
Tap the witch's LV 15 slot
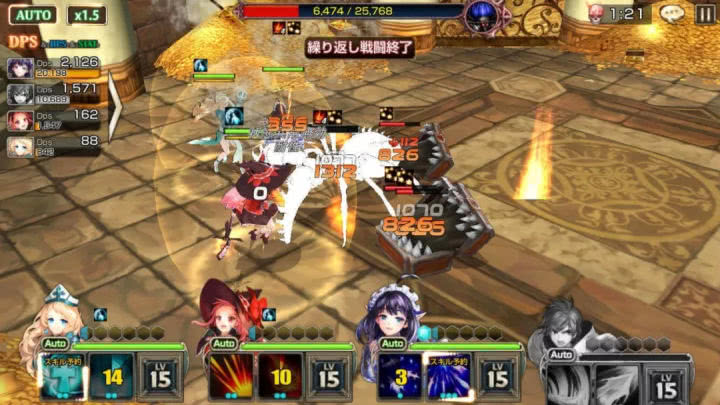click(329, 376)
